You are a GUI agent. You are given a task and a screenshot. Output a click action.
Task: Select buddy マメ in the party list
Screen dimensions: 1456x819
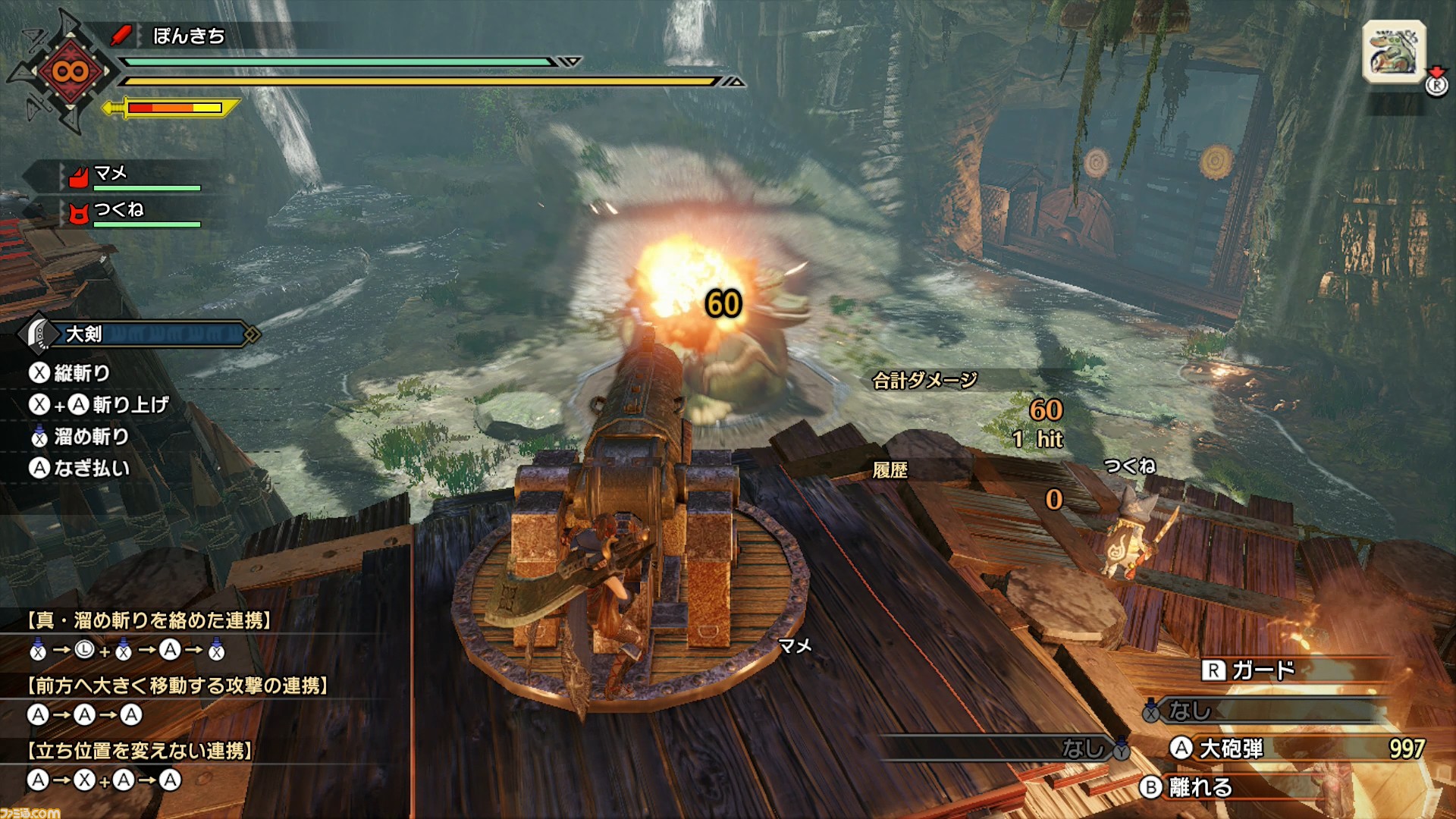click(x=111, y=174)
